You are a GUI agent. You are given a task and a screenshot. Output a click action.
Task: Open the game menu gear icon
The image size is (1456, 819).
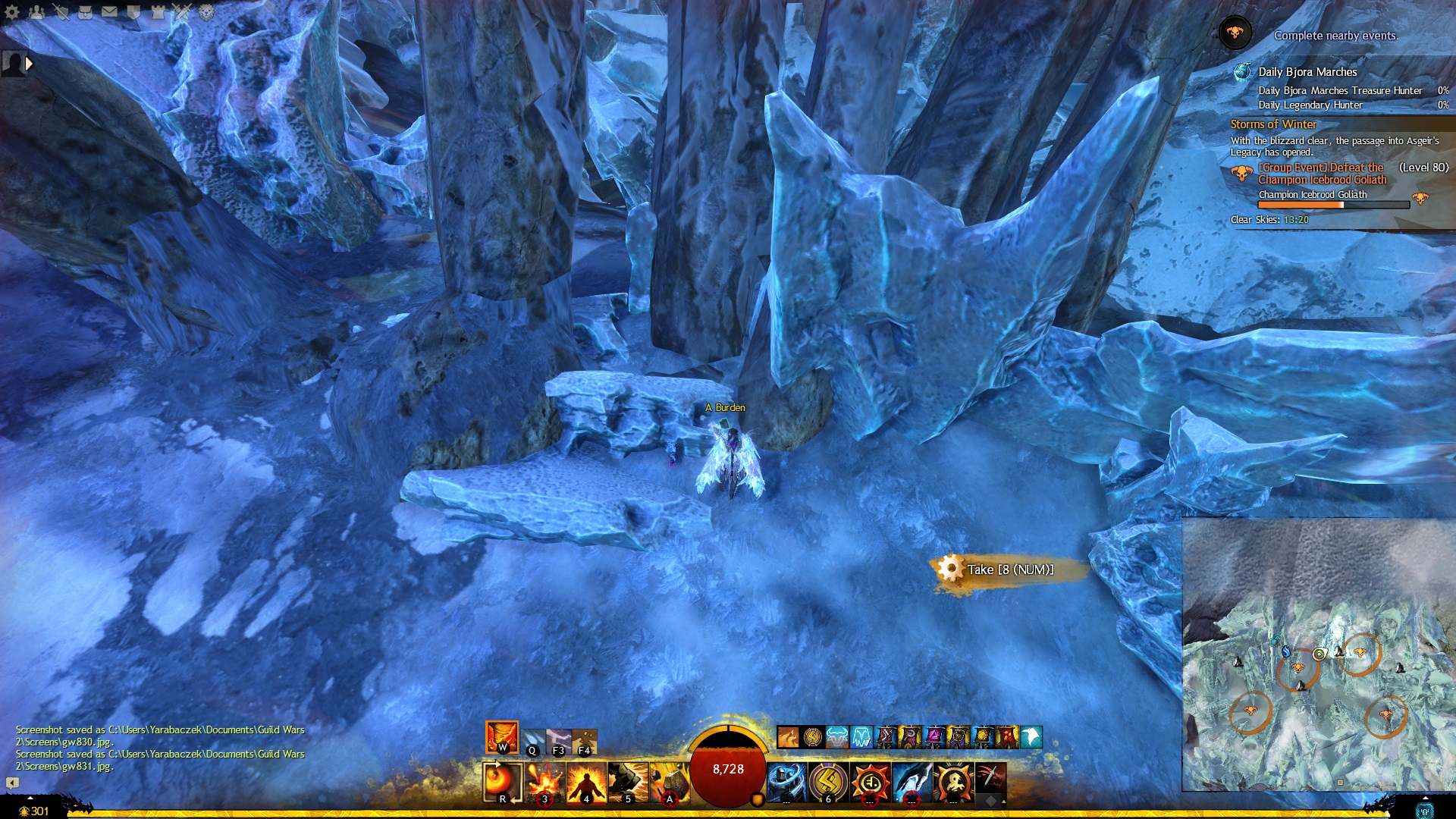point(12,11)
